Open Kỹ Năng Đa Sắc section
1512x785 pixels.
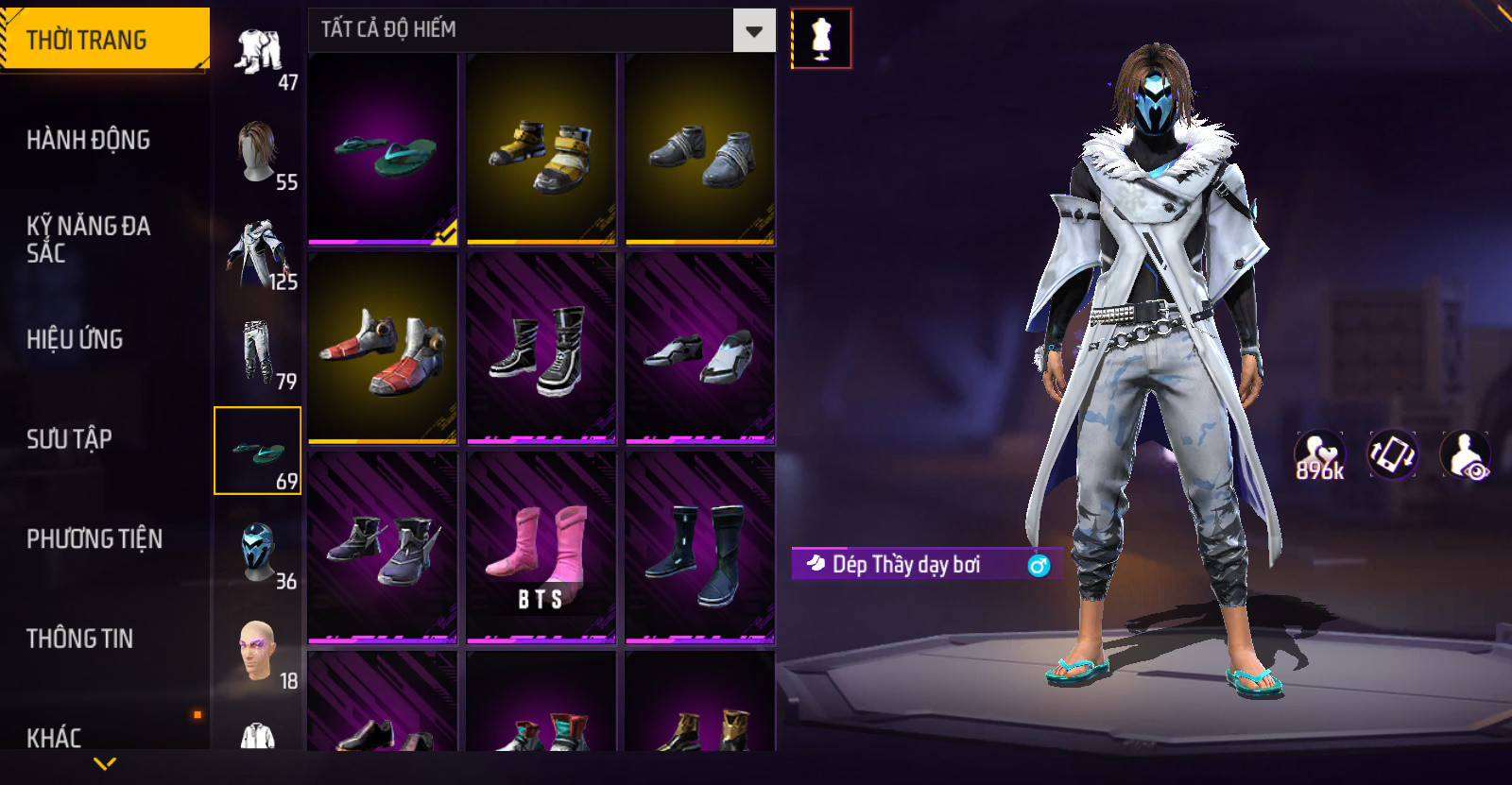(x=89, y=239)
